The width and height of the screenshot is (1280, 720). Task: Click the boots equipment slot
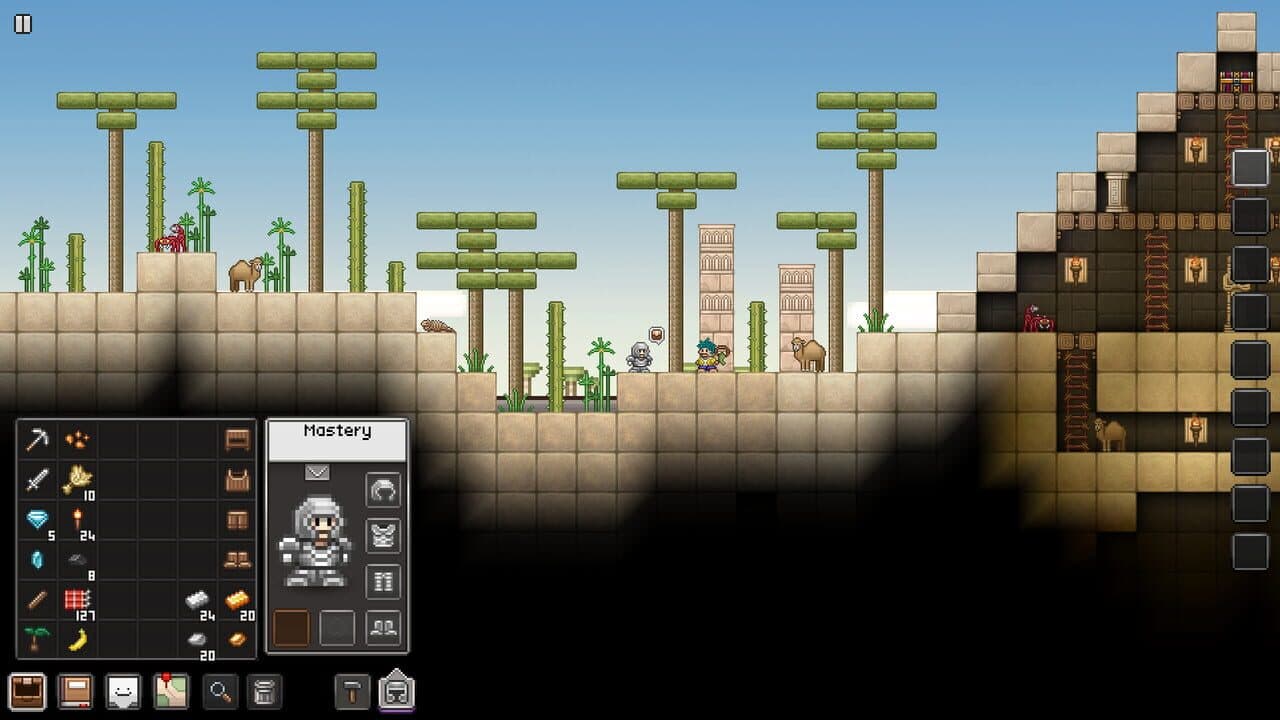click(383, 626)
